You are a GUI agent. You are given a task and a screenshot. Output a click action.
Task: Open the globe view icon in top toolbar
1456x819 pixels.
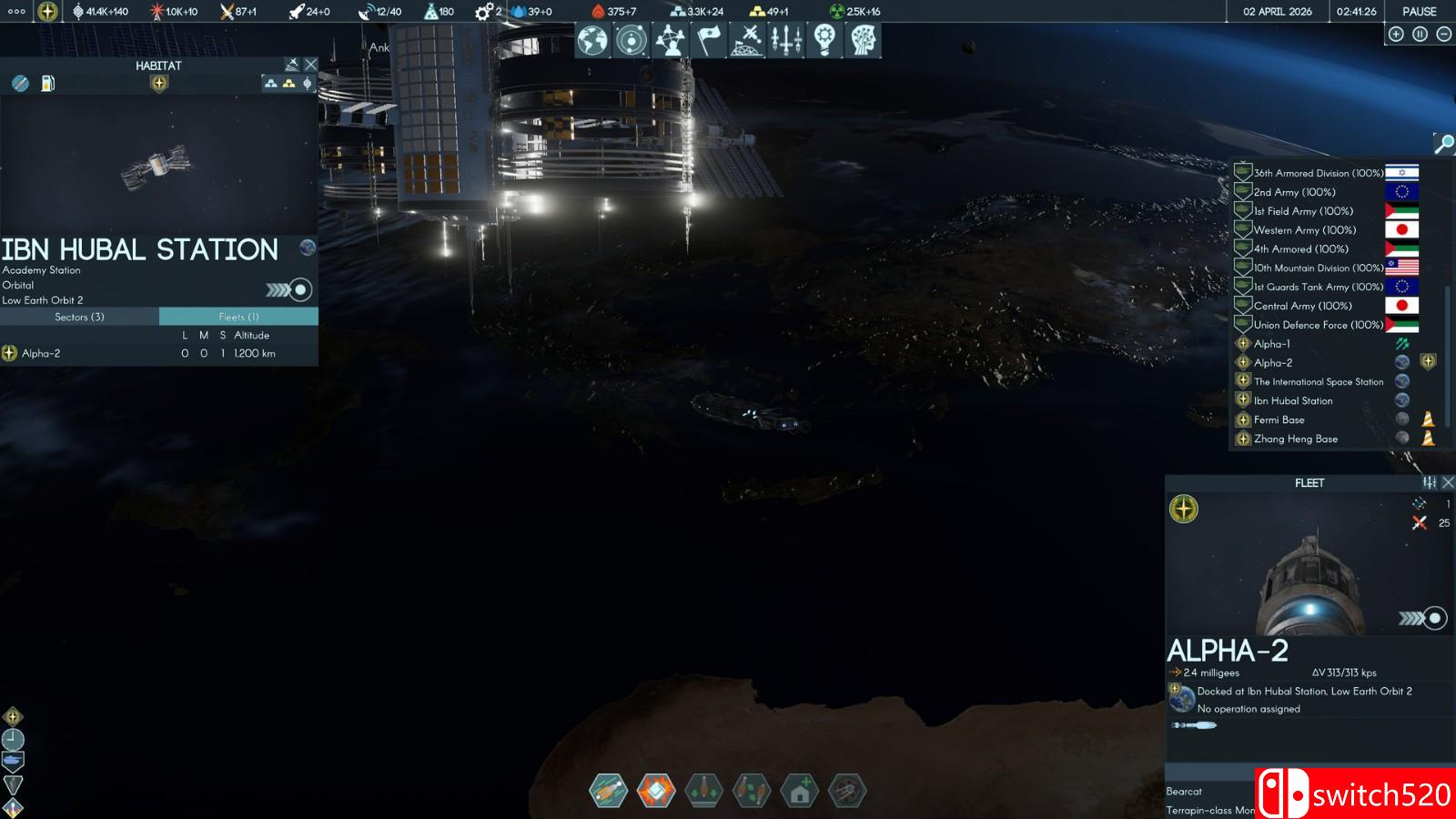(592, 40)
